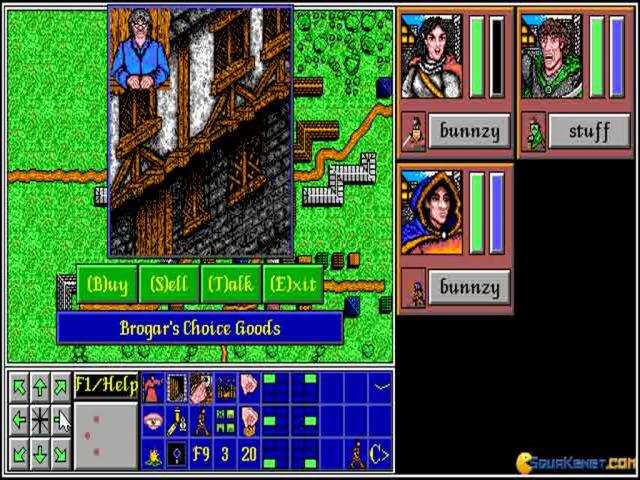The image size is (640, 480).
Task: Select the stuff character name plate
Action: click(588, 130)
